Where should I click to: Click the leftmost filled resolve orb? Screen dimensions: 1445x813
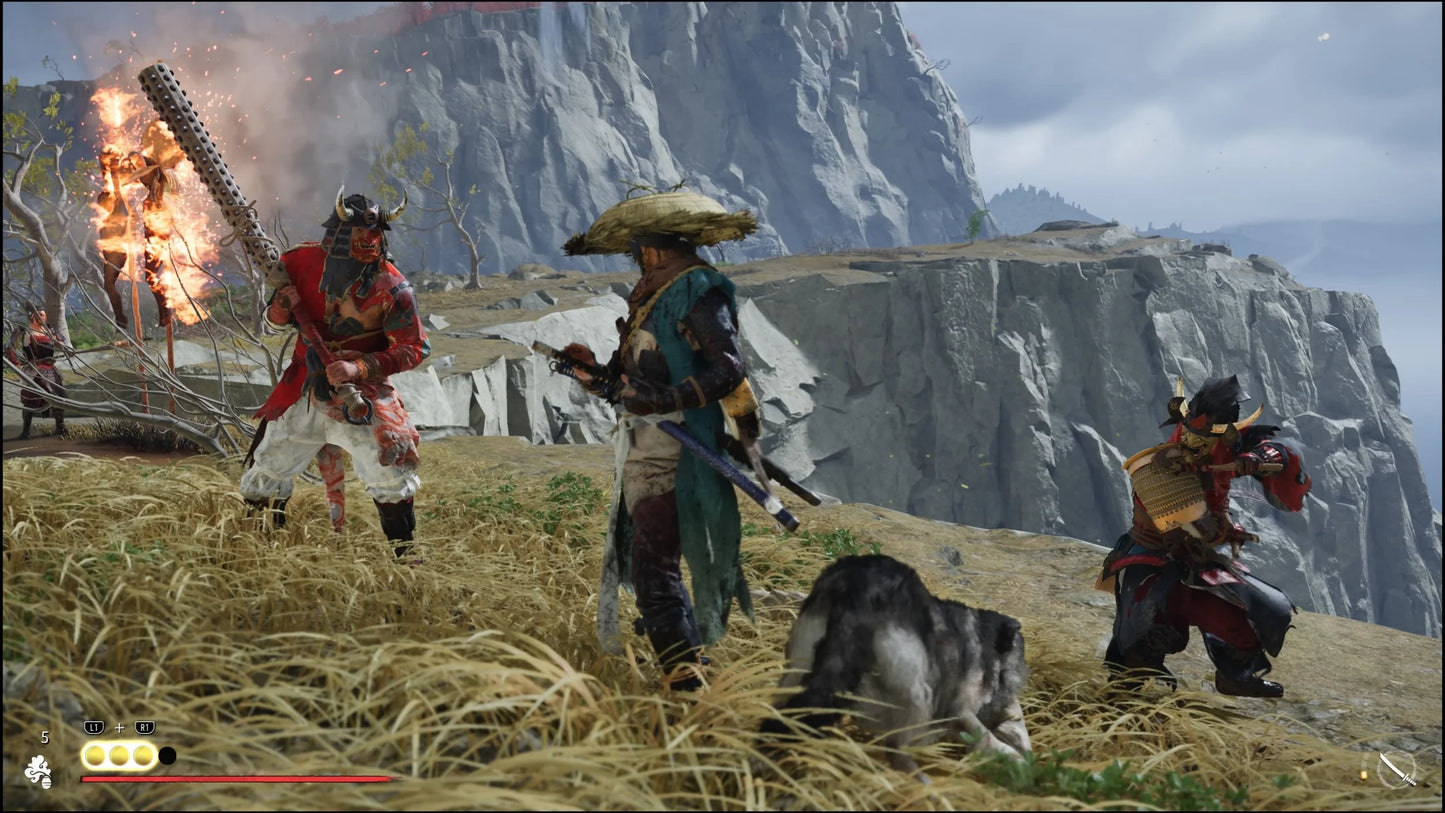pyautogui.click(x=94, y=754)
